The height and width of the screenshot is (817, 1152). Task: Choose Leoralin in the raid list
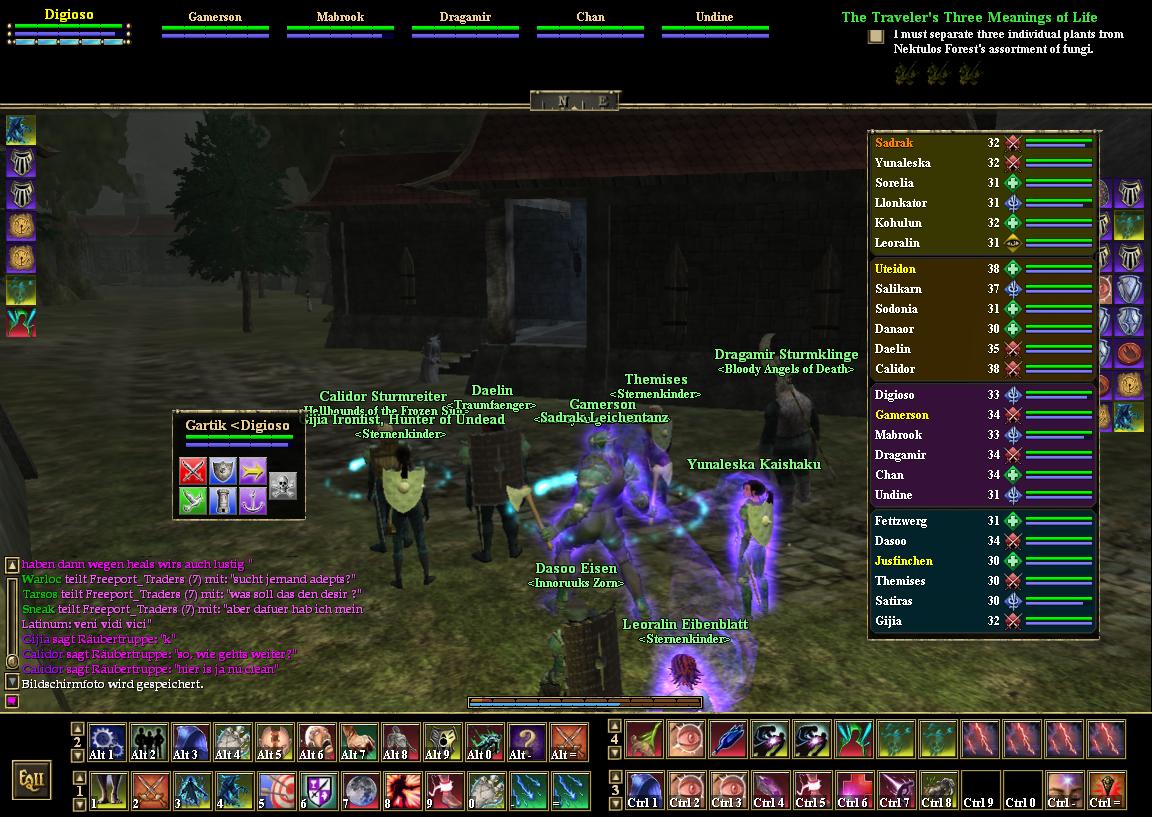(x=897, y=243)
